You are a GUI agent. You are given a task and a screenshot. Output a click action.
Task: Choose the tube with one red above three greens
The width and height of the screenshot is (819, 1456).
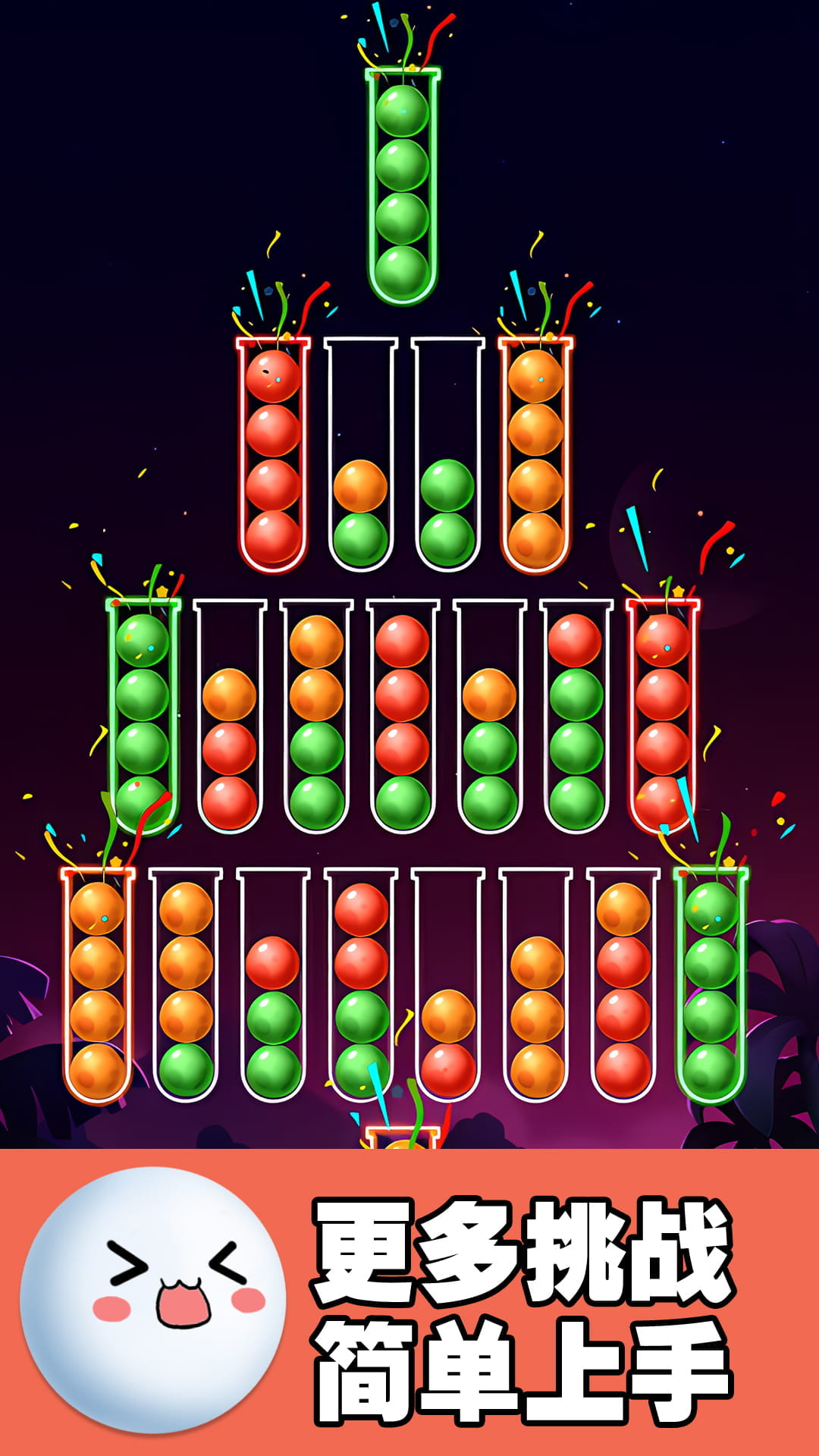coord(576,717)
